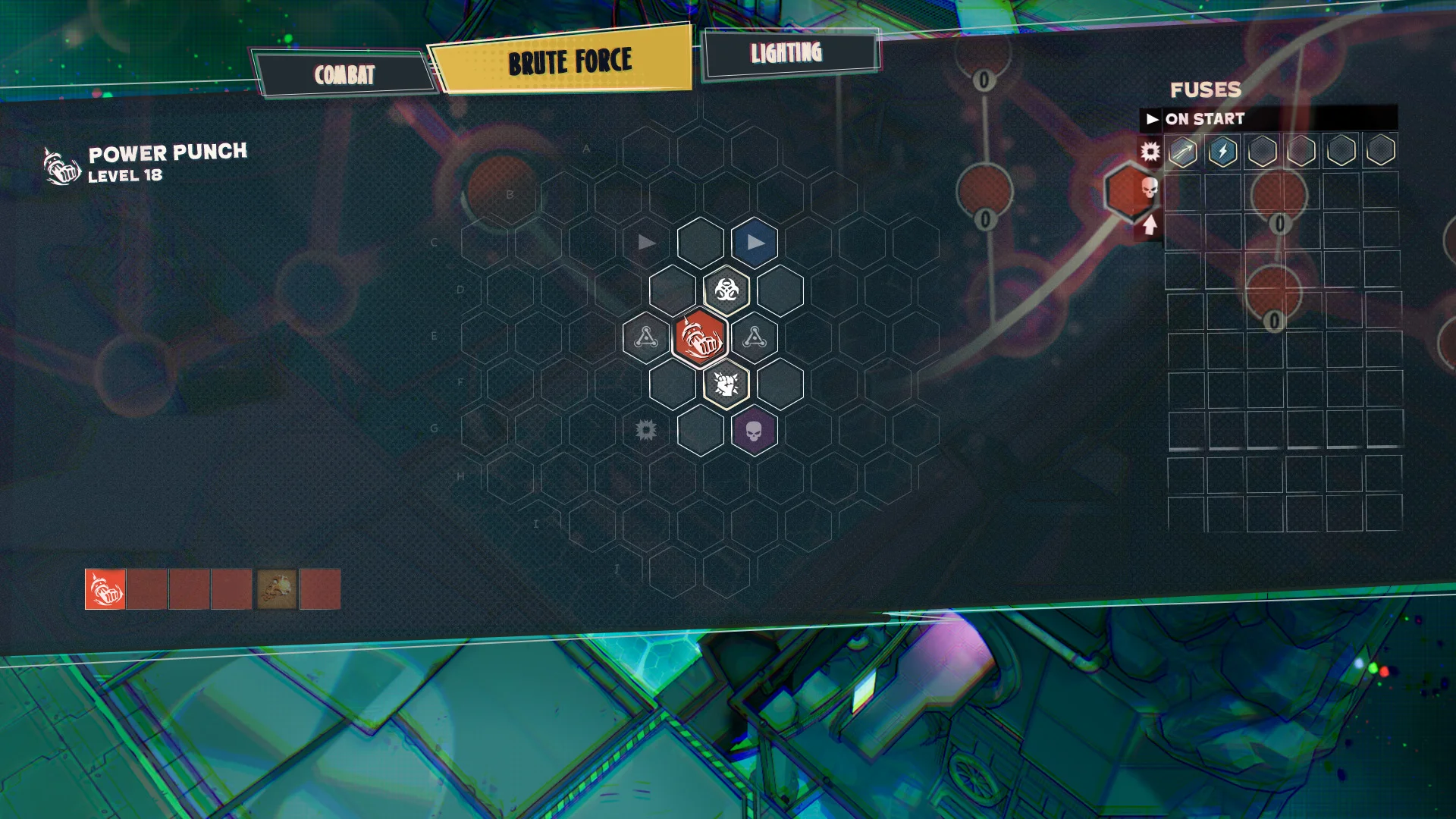
Task: Click the Brute Force header
Action: [x=570, y=60]
